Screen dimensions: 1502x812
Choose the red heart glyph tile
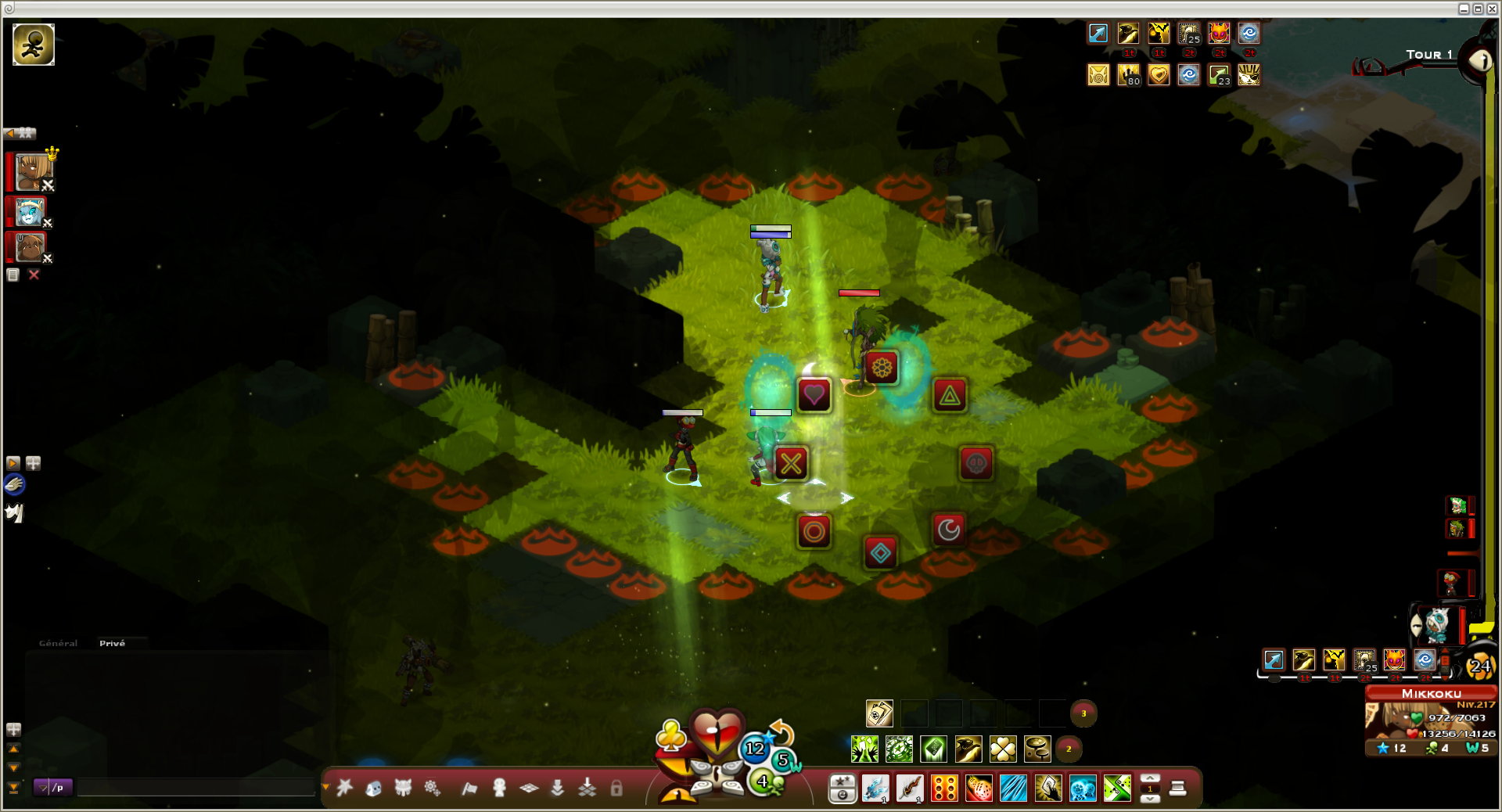coord(814,394)
